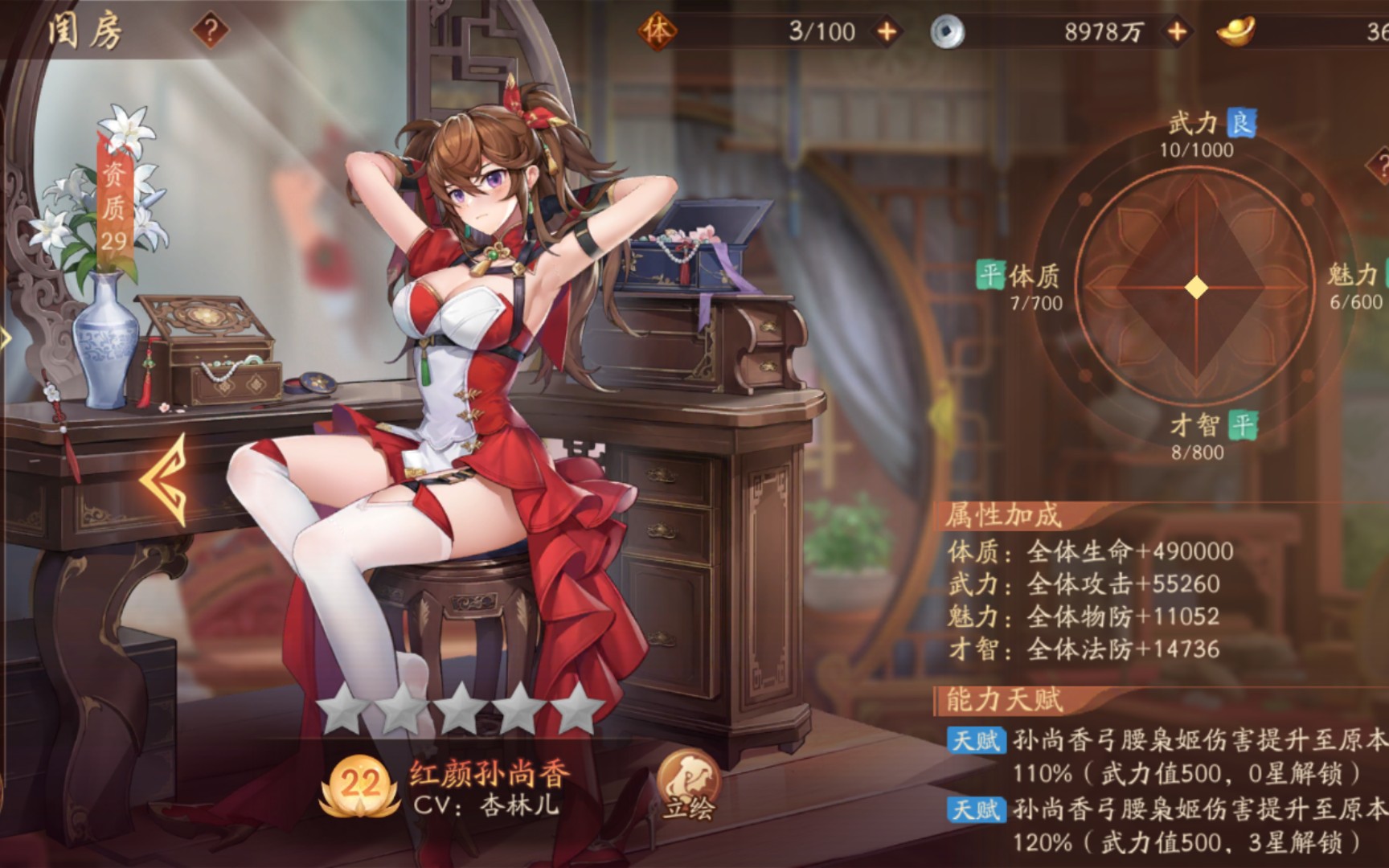Select the 魅力 attribute label
Screen dimensions: 1389x868
pos(1352,276)
